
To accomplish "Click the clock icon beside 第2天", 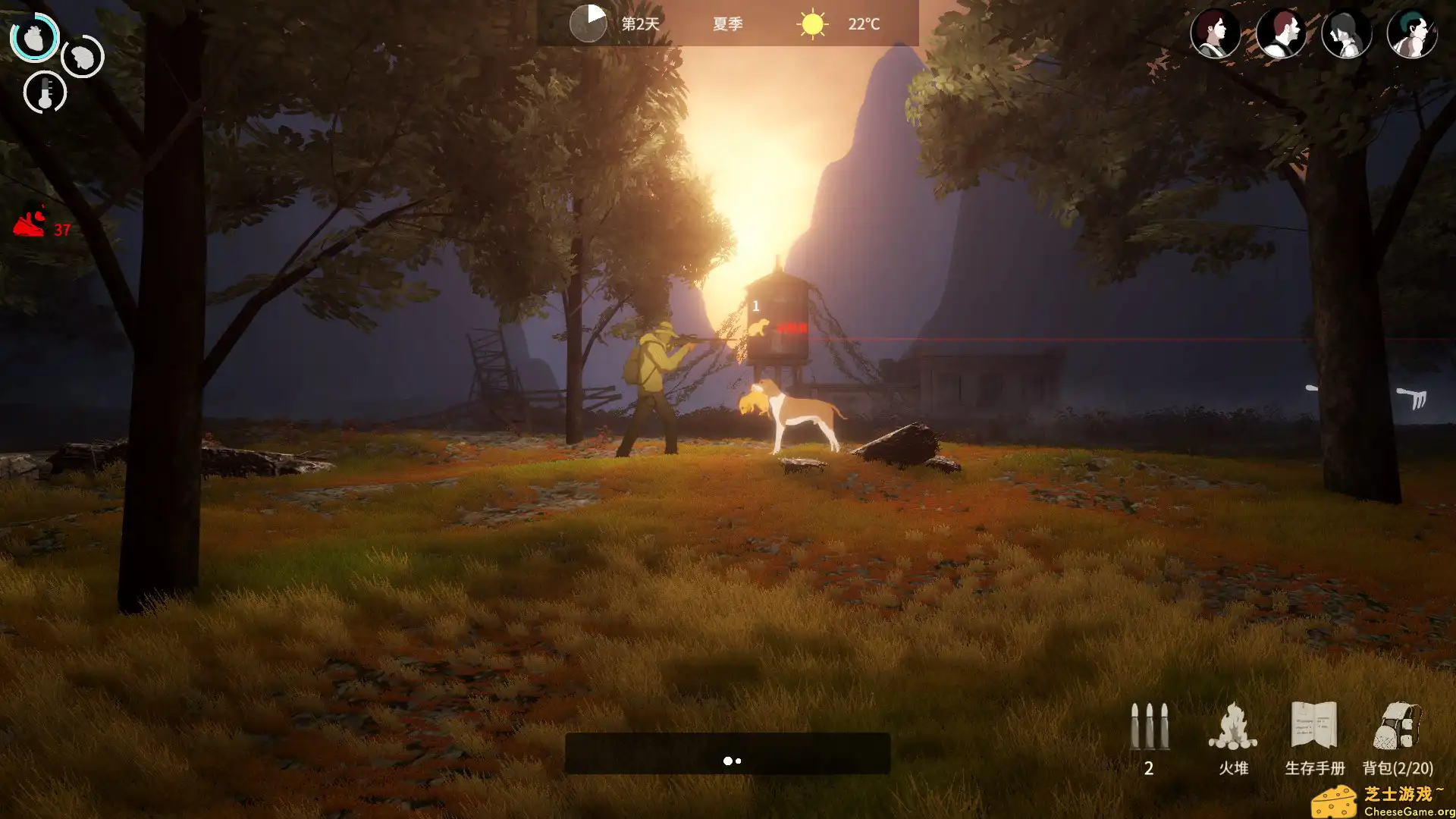I will [588, 23].
